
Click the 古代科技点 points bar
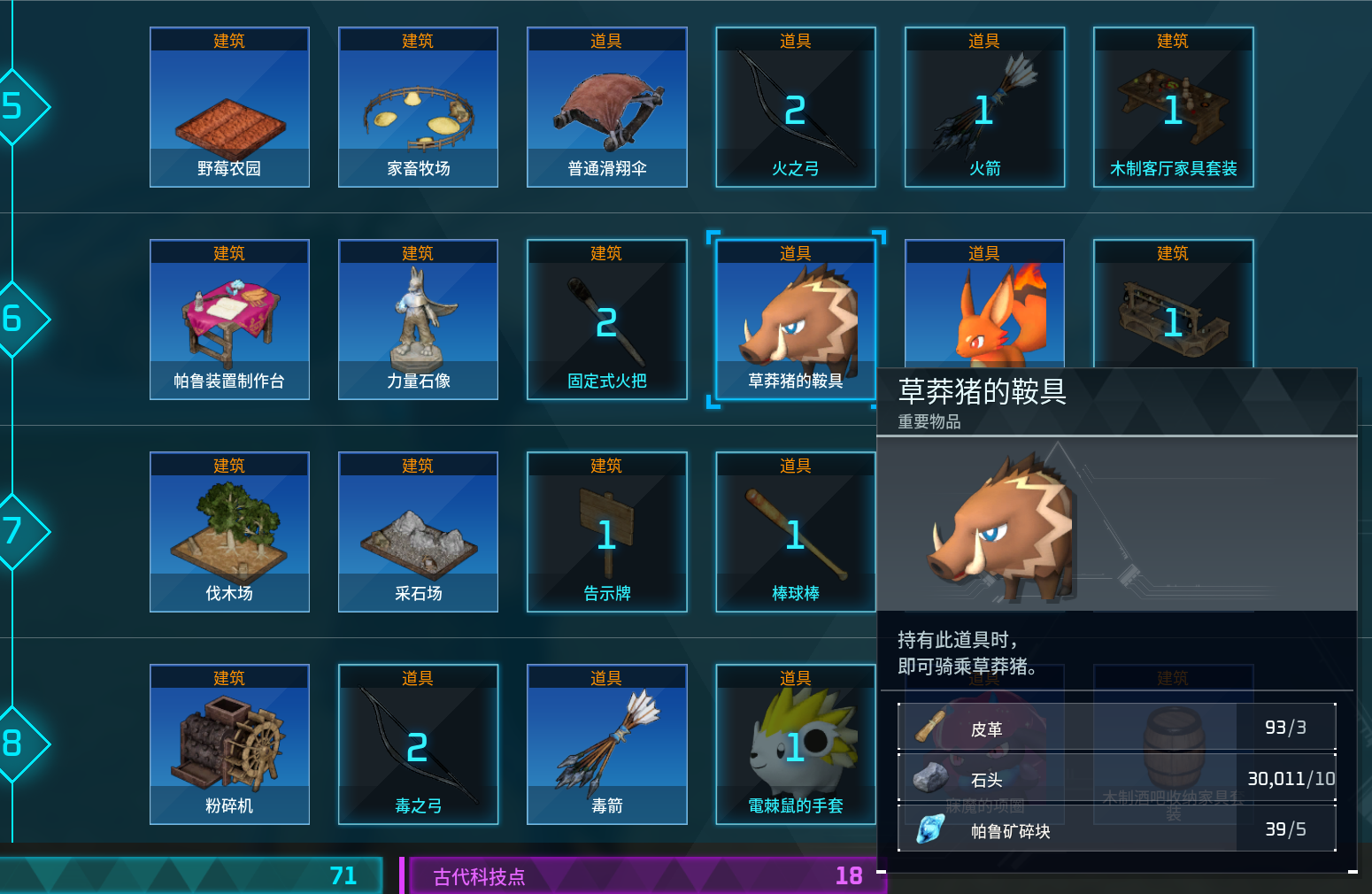(644, 876)
